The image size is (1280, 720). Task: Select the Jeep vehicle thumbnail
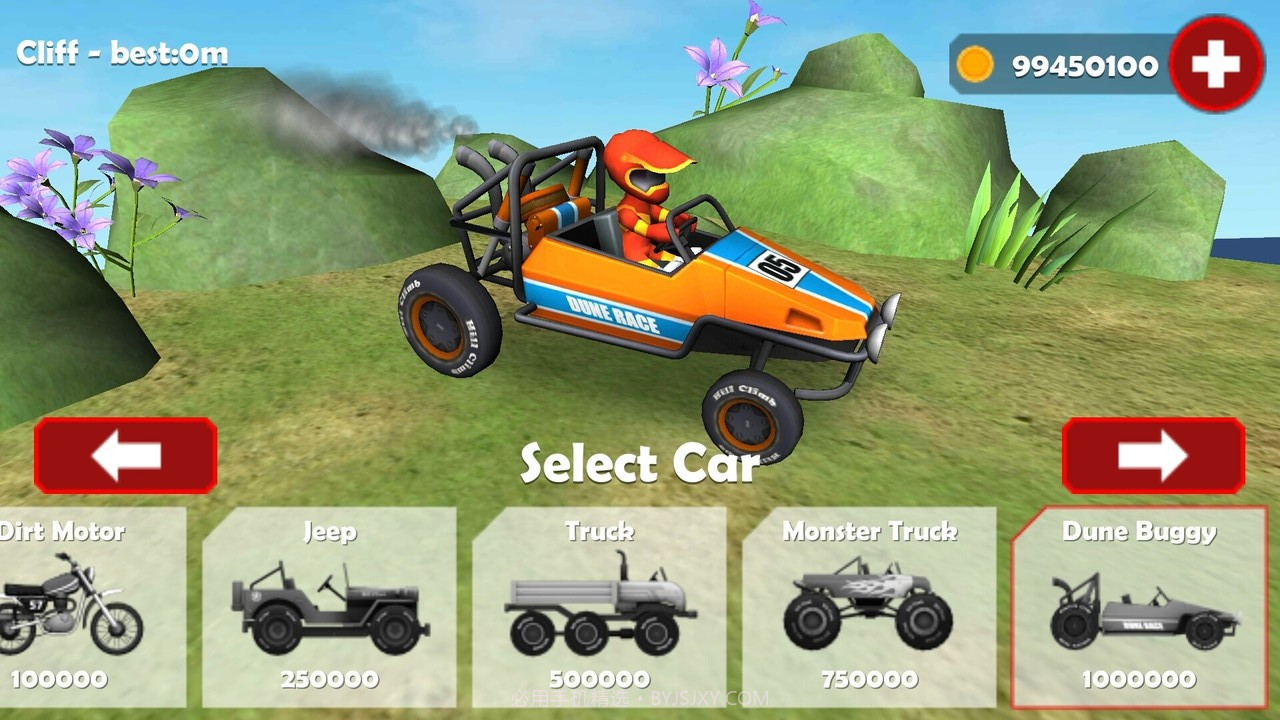(330, 605)
